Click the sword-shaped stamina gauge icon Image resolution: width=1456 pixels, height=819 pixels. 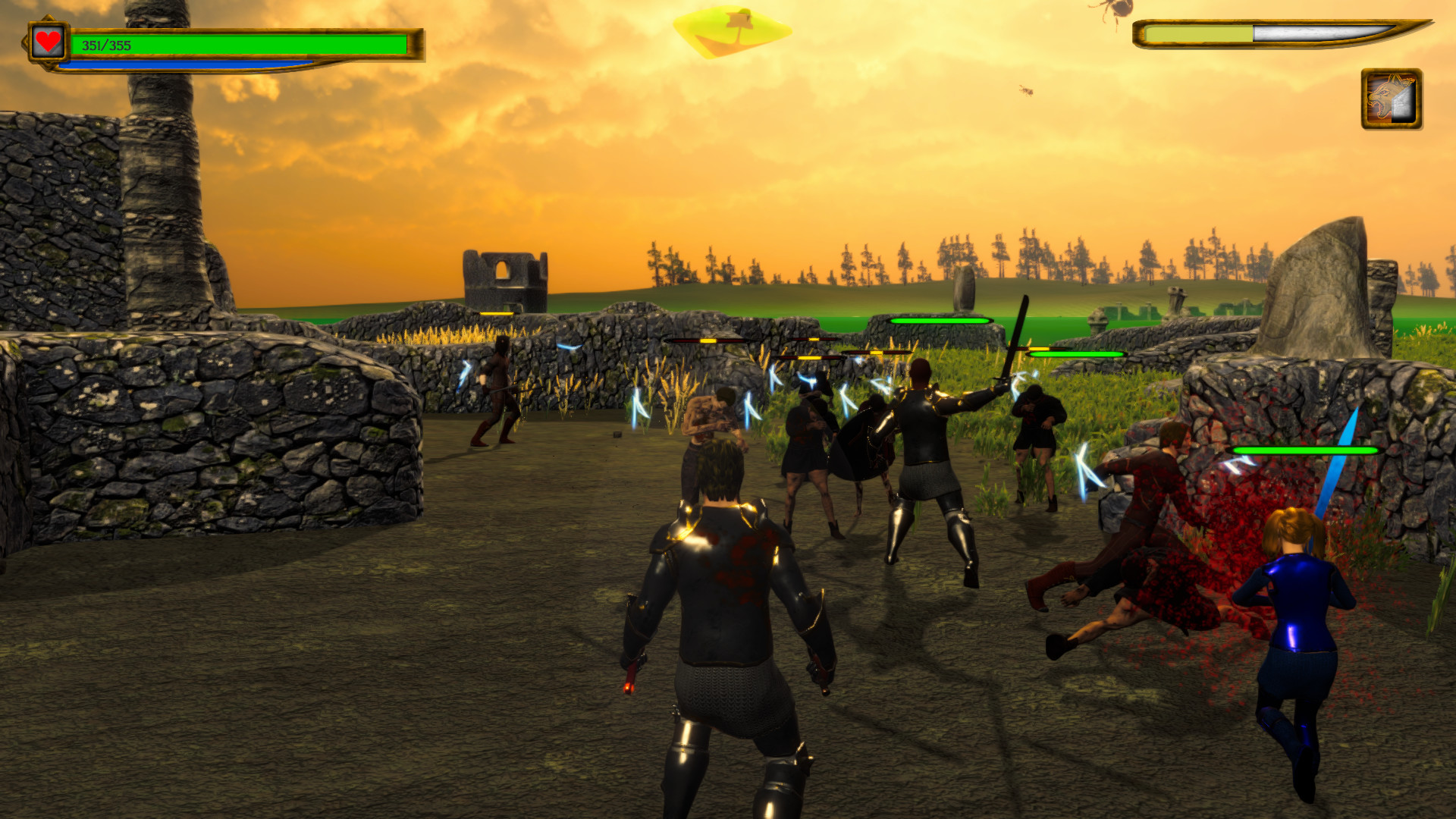[1282, 33]
